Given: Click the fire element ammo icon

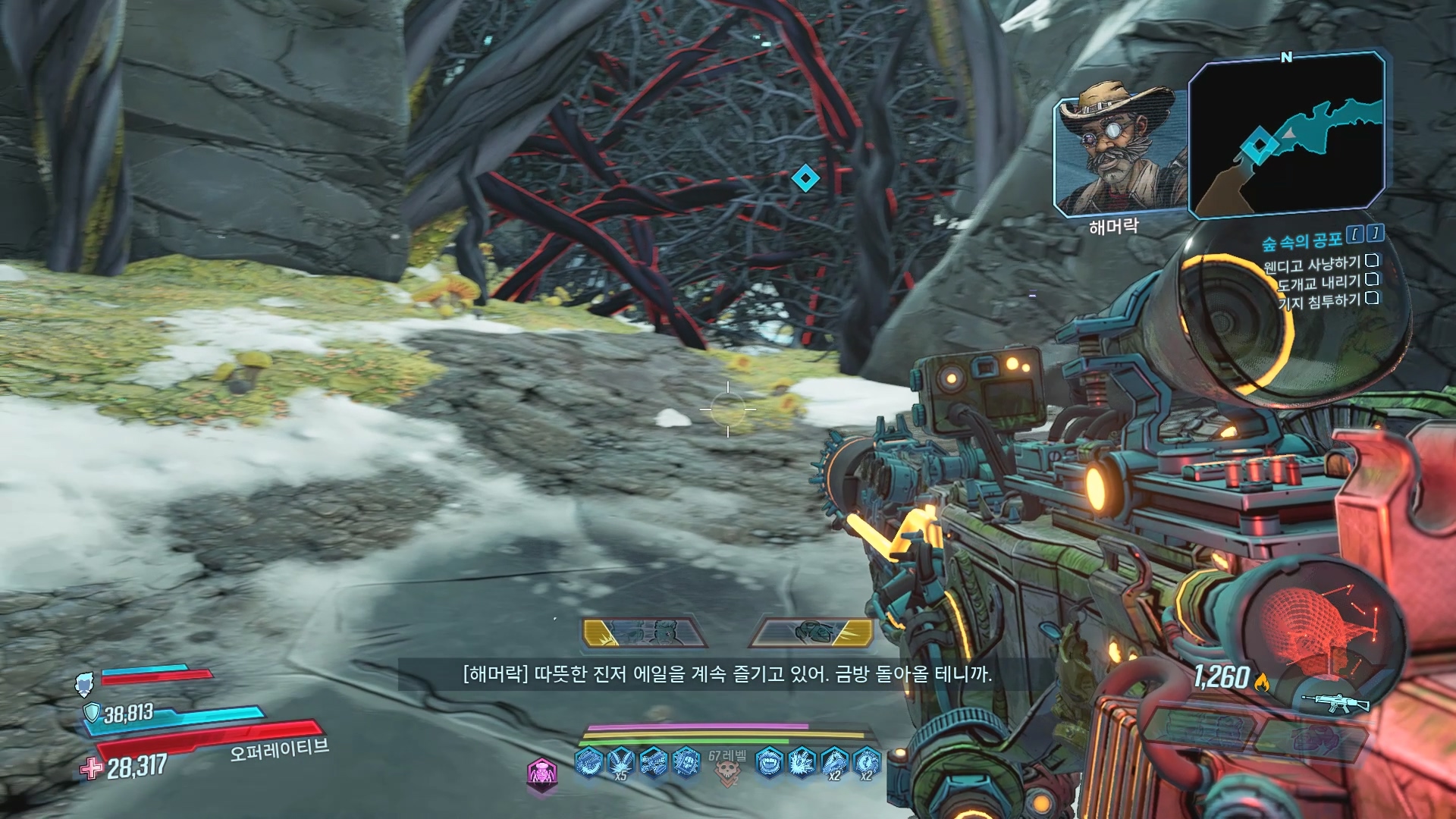Looking at the screenshot, I should coord(1262,683).
